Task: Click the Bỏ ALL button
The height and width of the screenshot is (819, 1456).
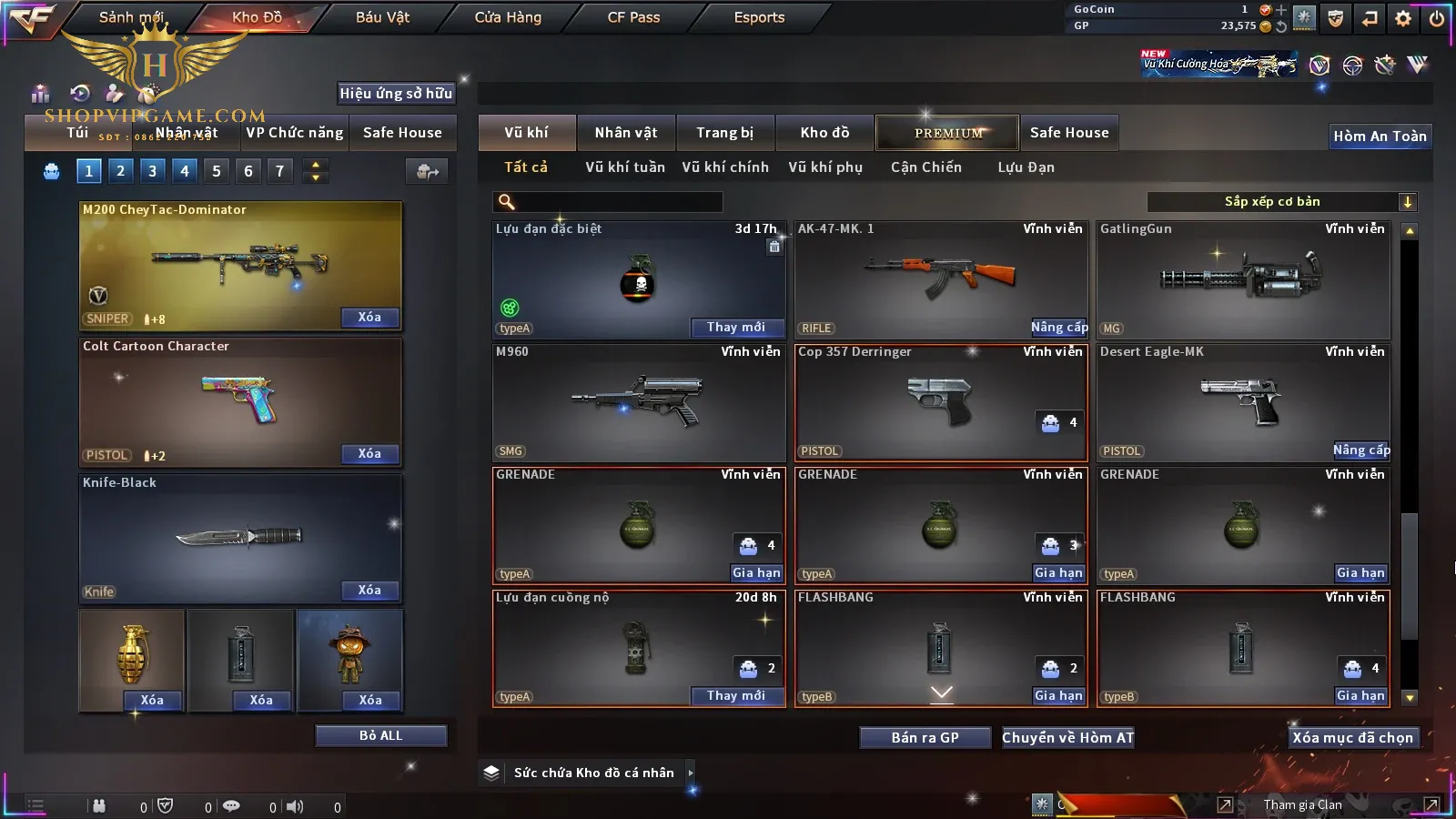Action: (x=380, y=735)
